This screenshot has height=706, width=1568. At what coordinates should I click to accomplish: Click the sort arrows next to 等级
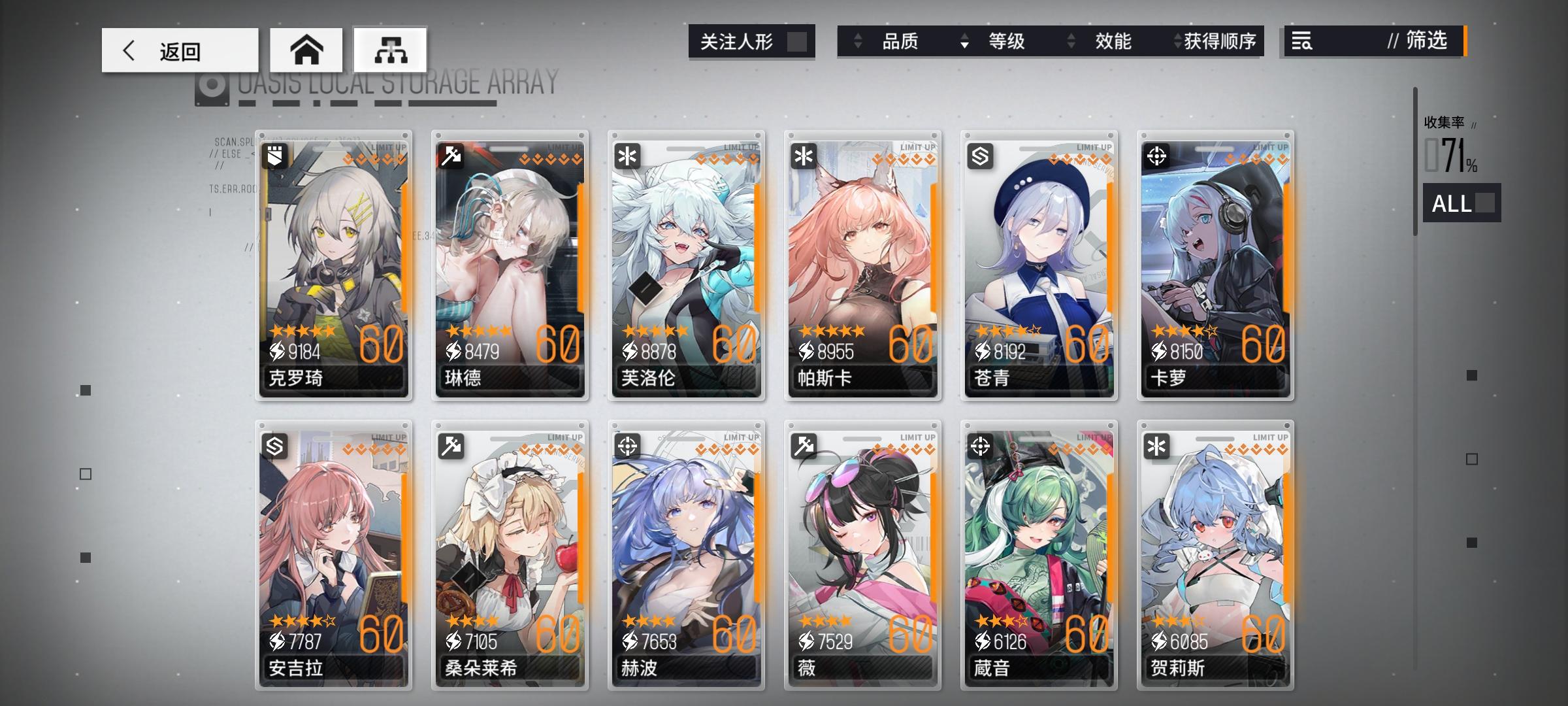964,41
